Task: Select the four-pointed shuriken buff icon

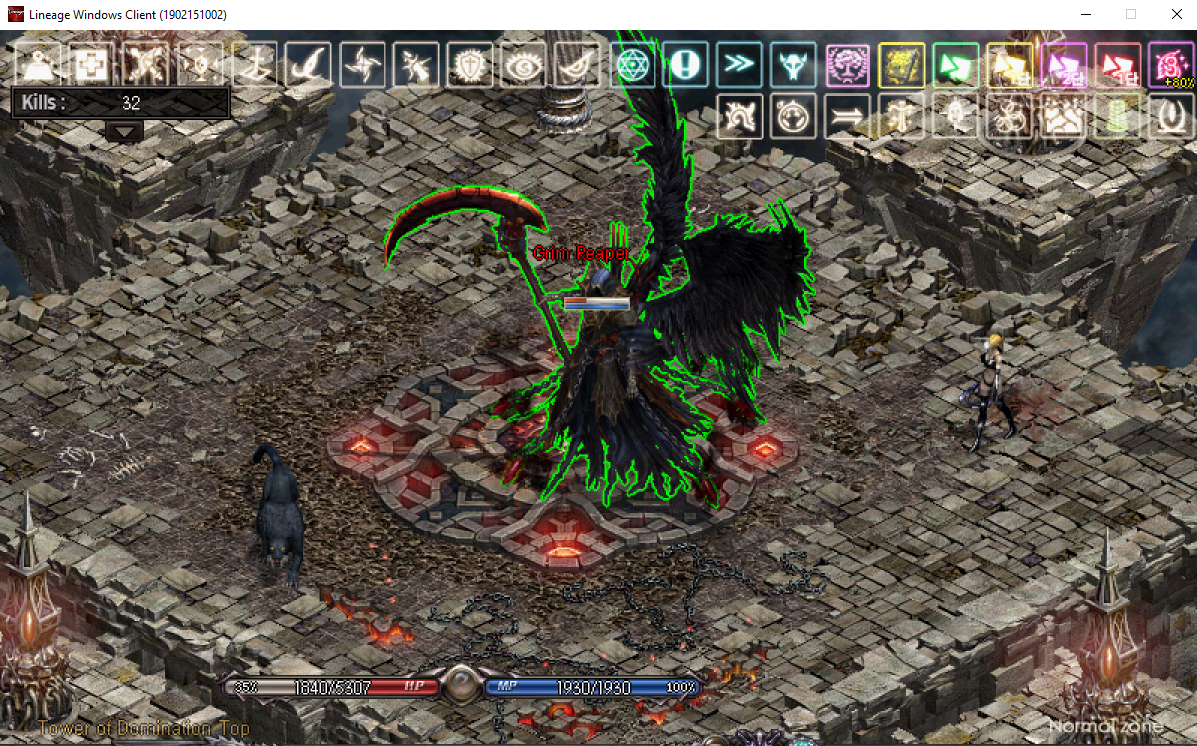Action: pos(362,65)
